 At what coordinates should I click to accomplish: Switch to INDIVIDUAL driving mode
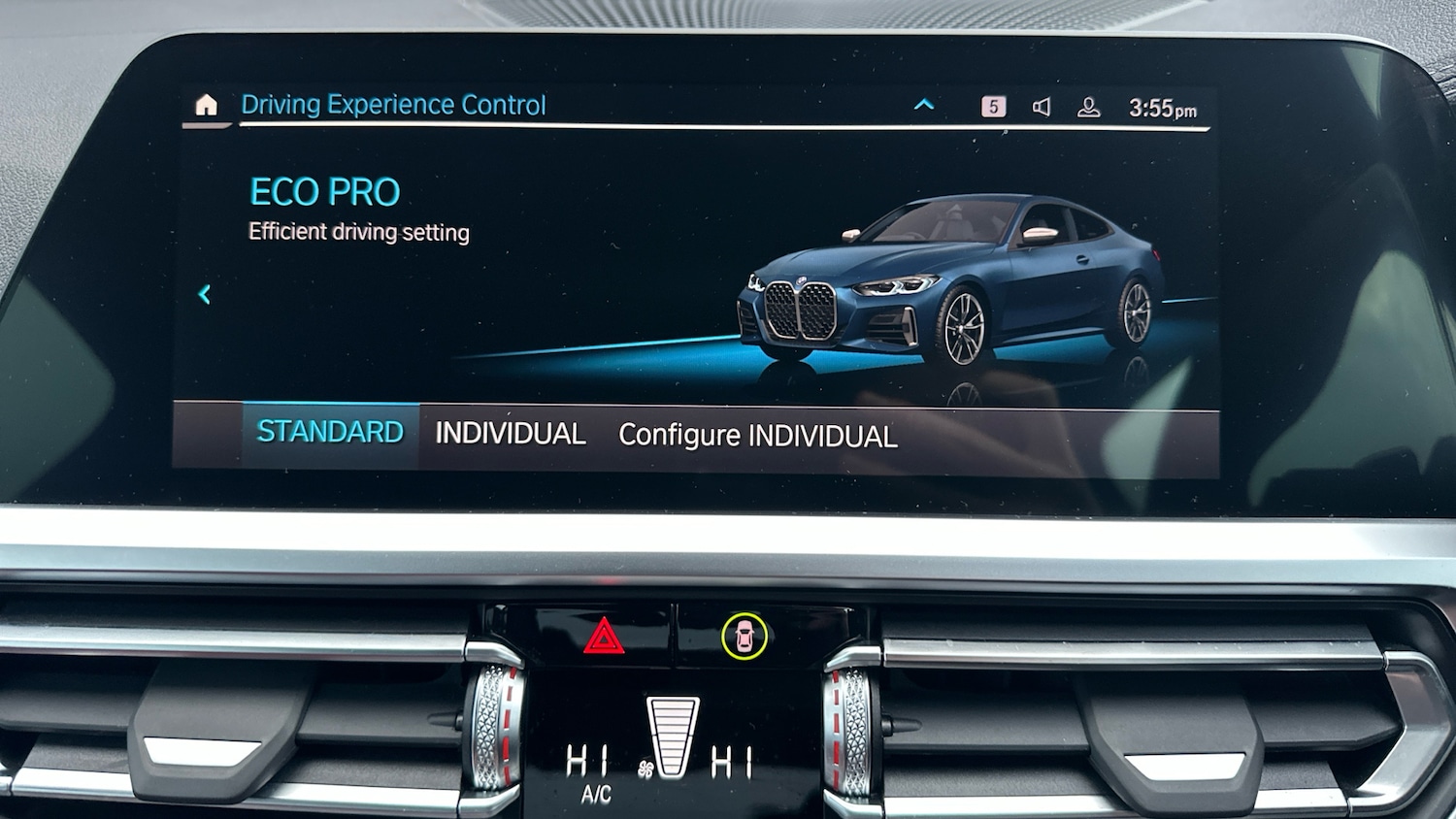pyautogui.click(x=511, y=434)
